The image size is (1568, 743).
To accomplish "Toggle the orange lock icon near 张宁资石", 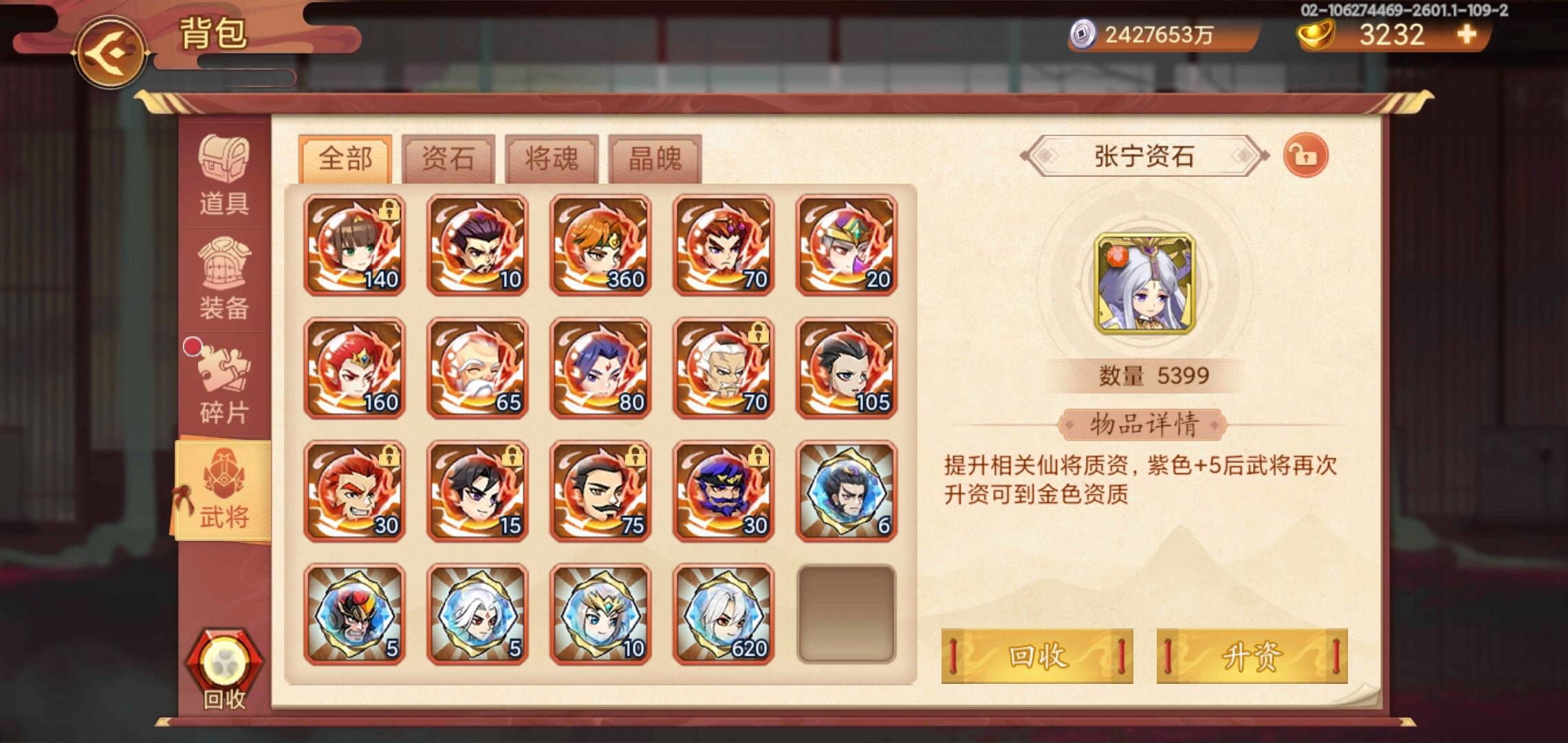I will coord(1307,155).
